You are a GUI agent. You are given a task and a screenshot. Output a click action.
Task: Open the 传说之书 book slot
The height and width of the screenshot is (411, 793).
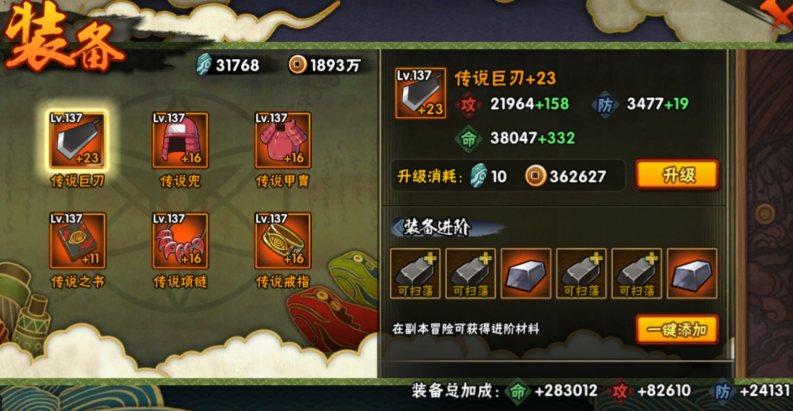(77, 241)
